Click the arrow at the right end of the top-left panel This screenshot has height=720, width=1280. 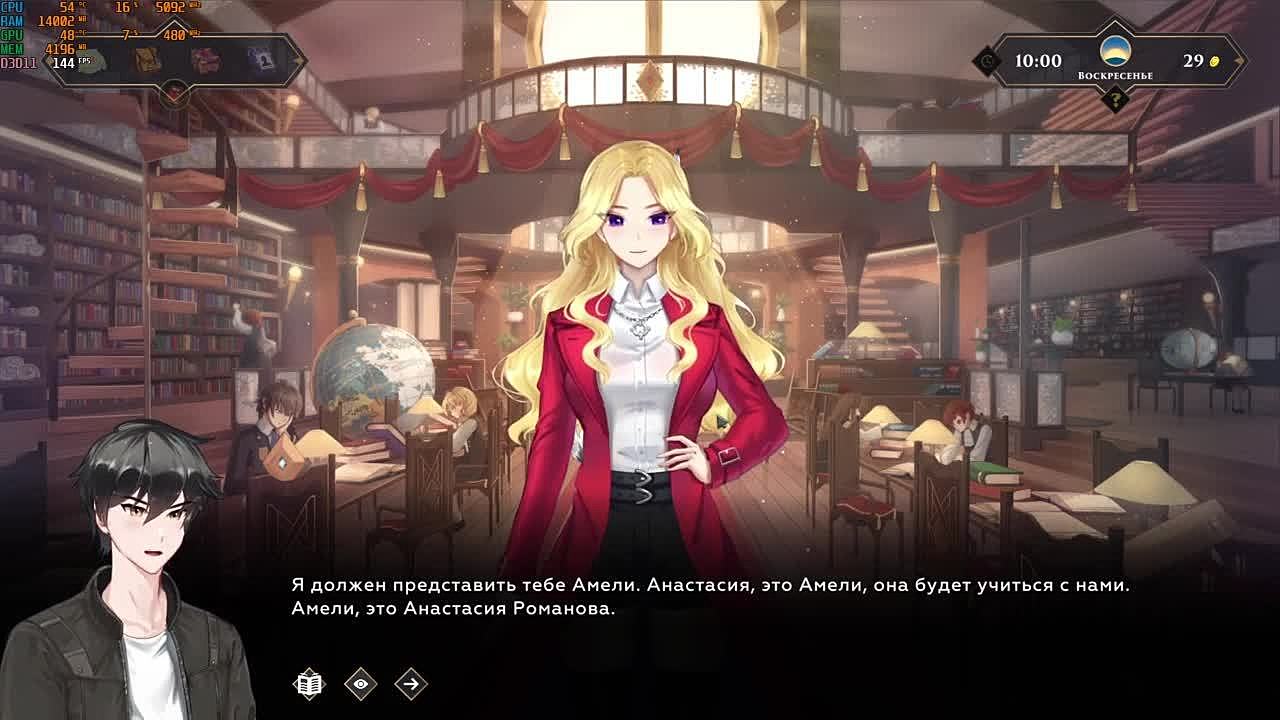click(x=297, y=60)
